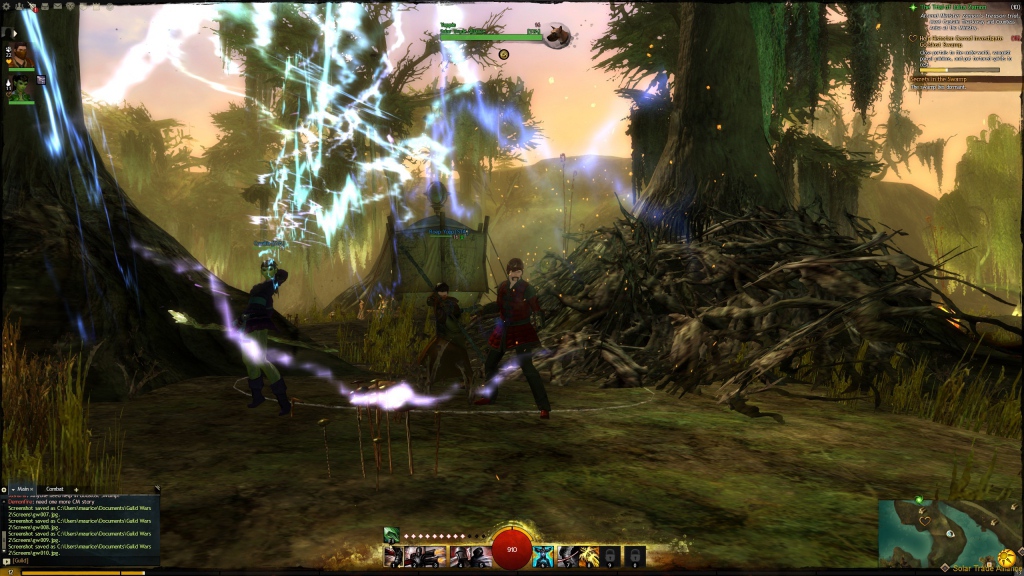Use the hooded figure skill in slot 5

480,556
